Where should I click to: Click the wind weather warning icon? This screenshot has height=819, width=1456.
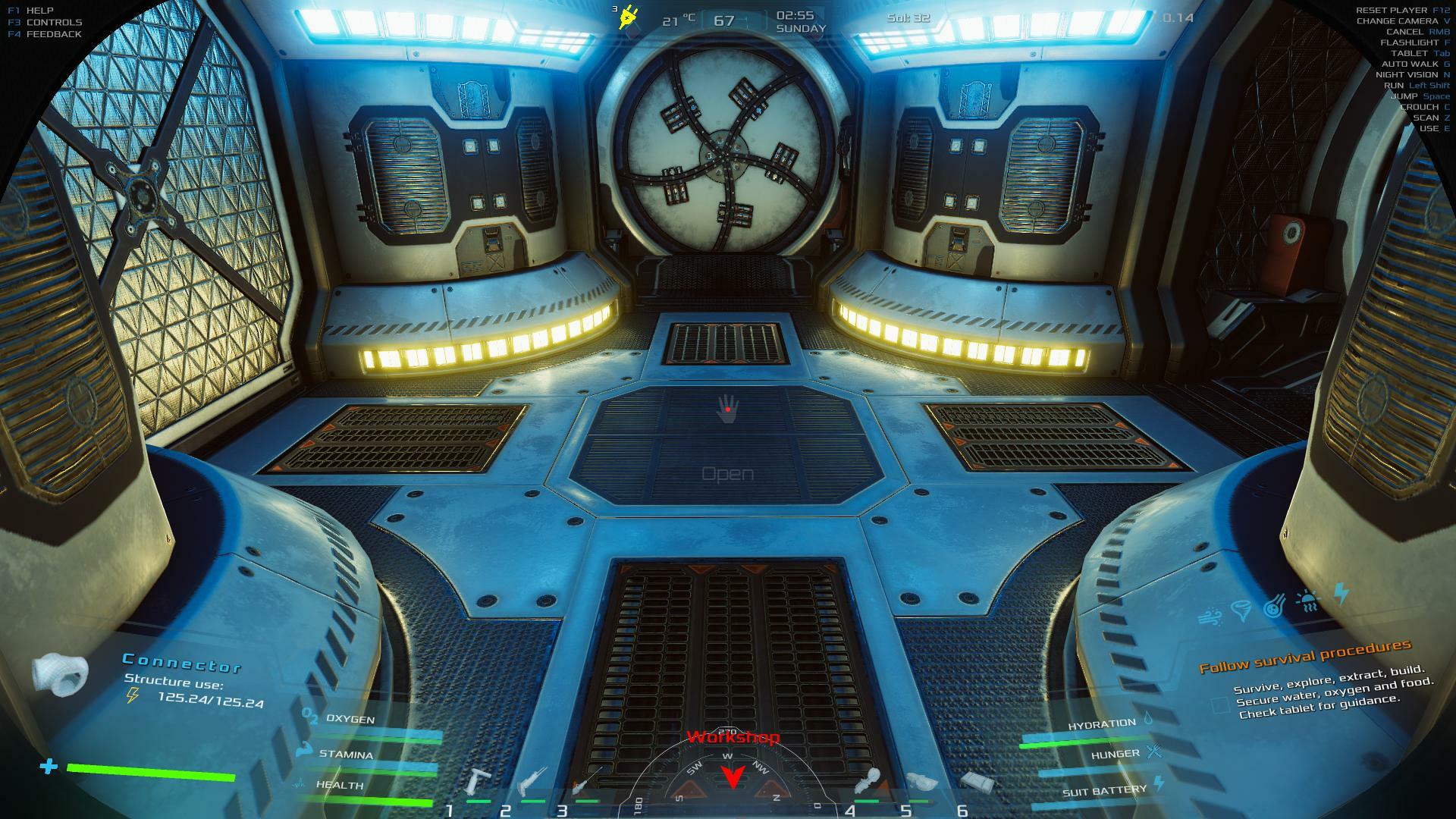coord(1210,617)
